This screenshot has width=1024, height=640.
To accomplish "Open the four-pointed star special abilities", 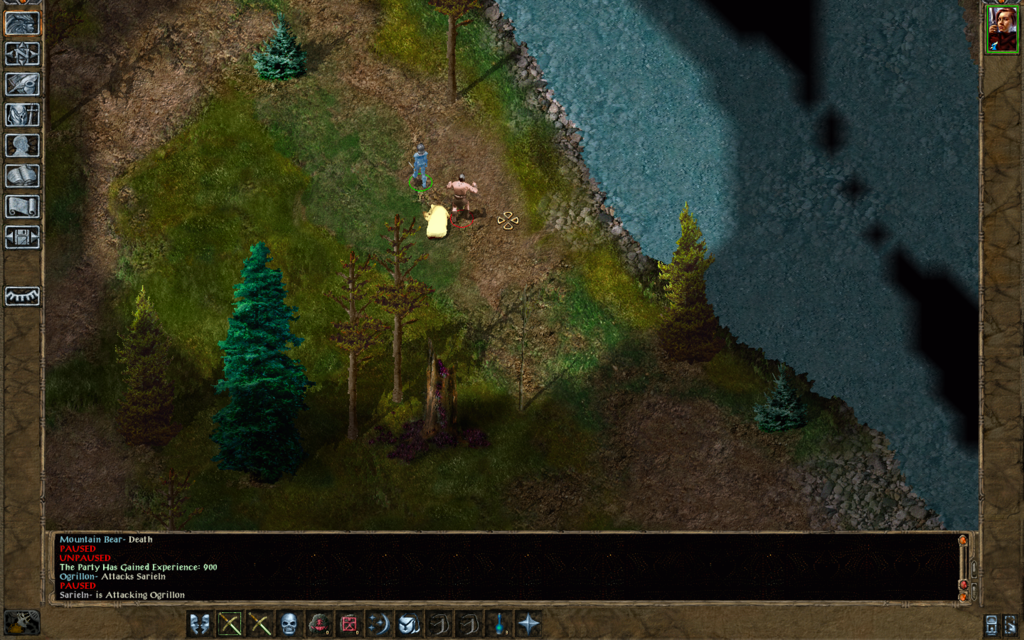I will 528,624.
